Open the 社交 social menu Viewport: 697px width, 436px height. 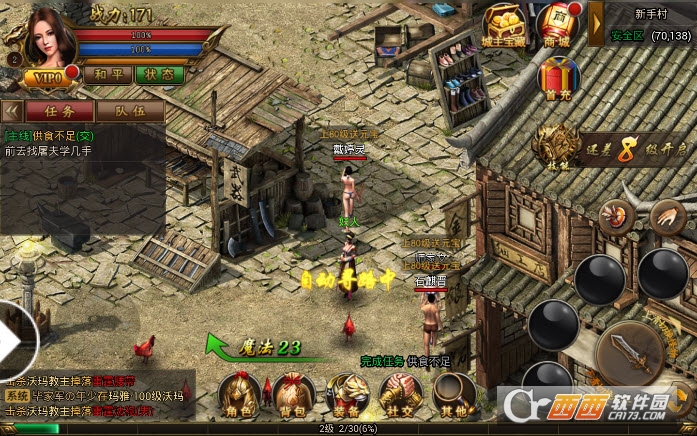(x=398, y=395)
